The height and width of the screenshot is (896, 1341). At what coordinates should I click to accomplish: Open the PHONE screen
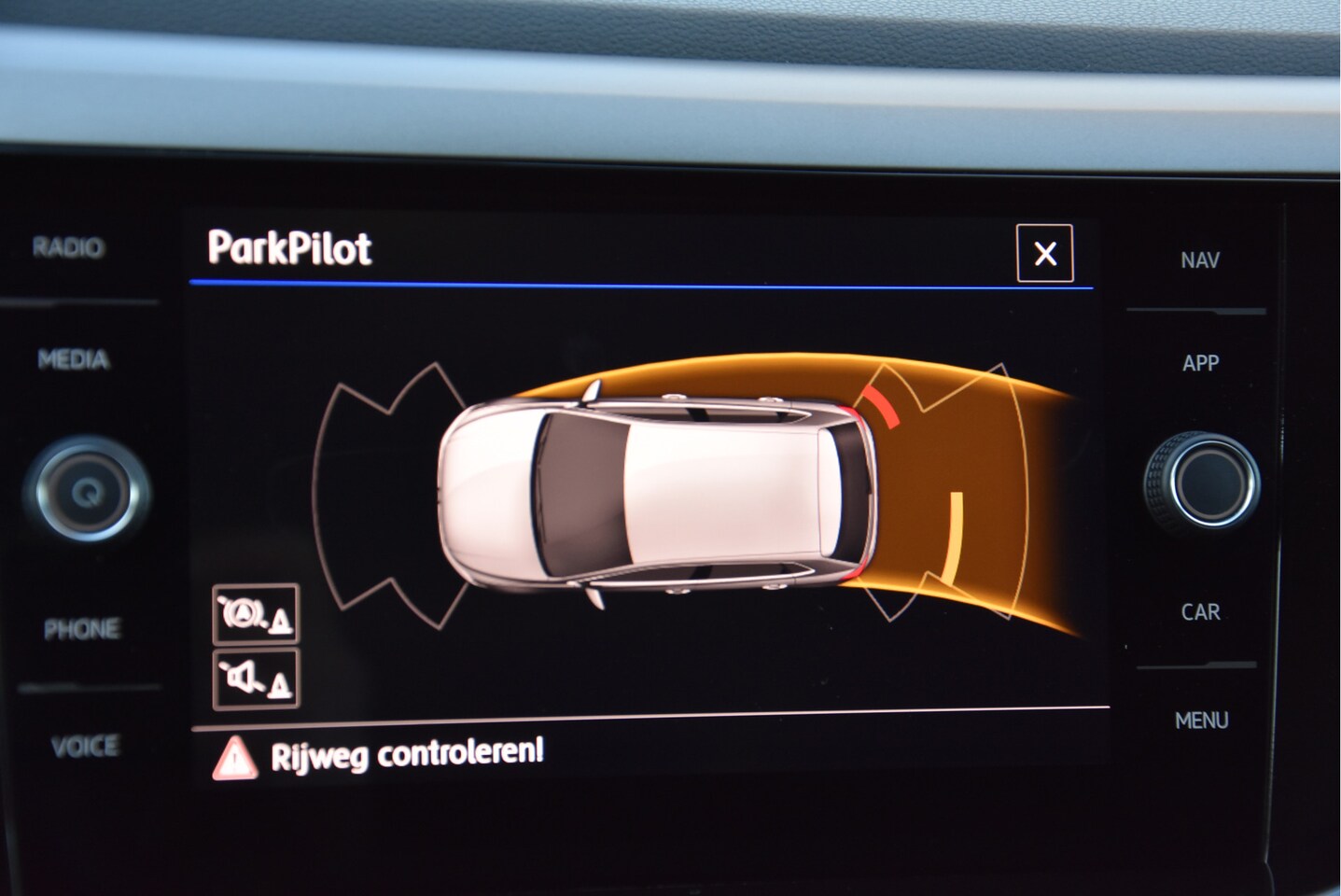point(81,629)
